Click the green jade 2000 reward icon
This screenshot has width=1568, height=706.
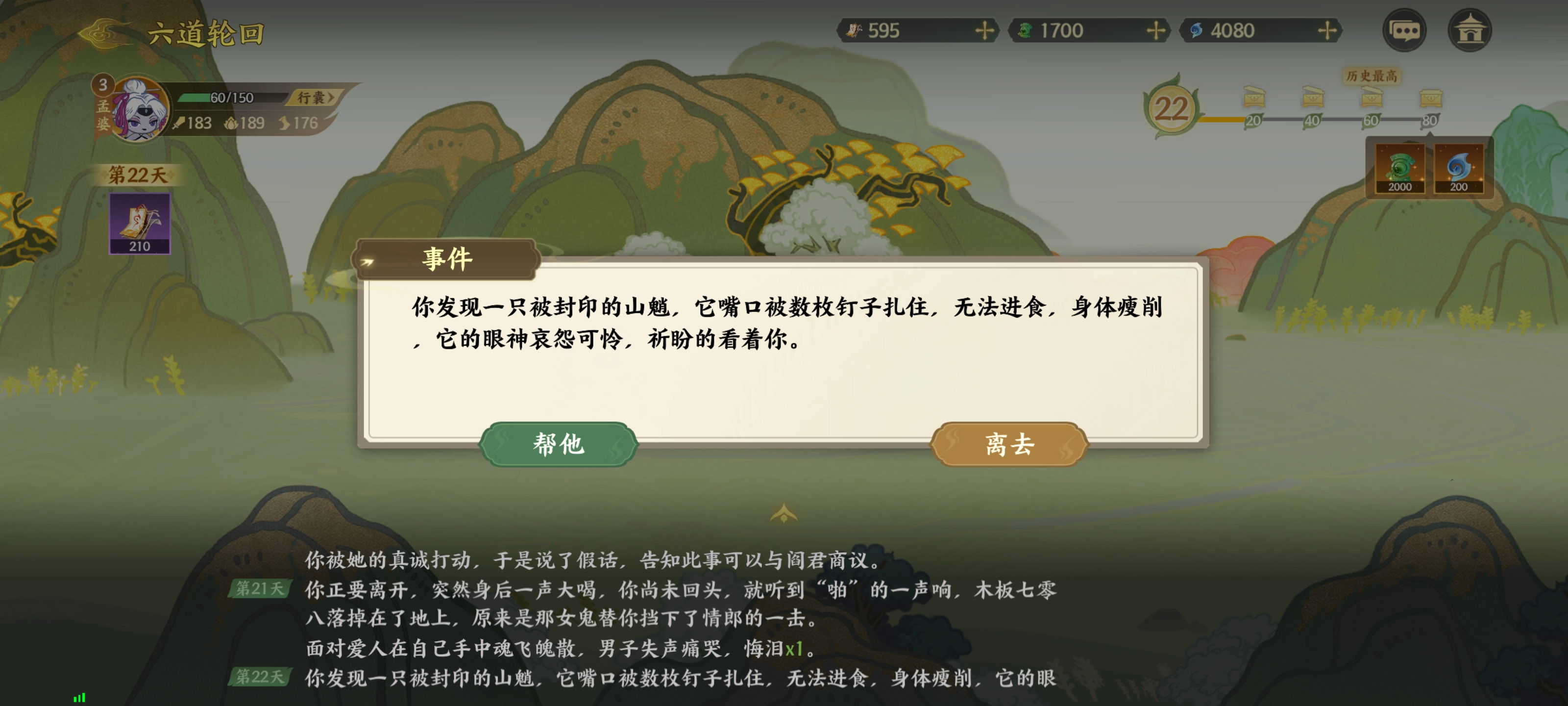(x=1400, y=168)
